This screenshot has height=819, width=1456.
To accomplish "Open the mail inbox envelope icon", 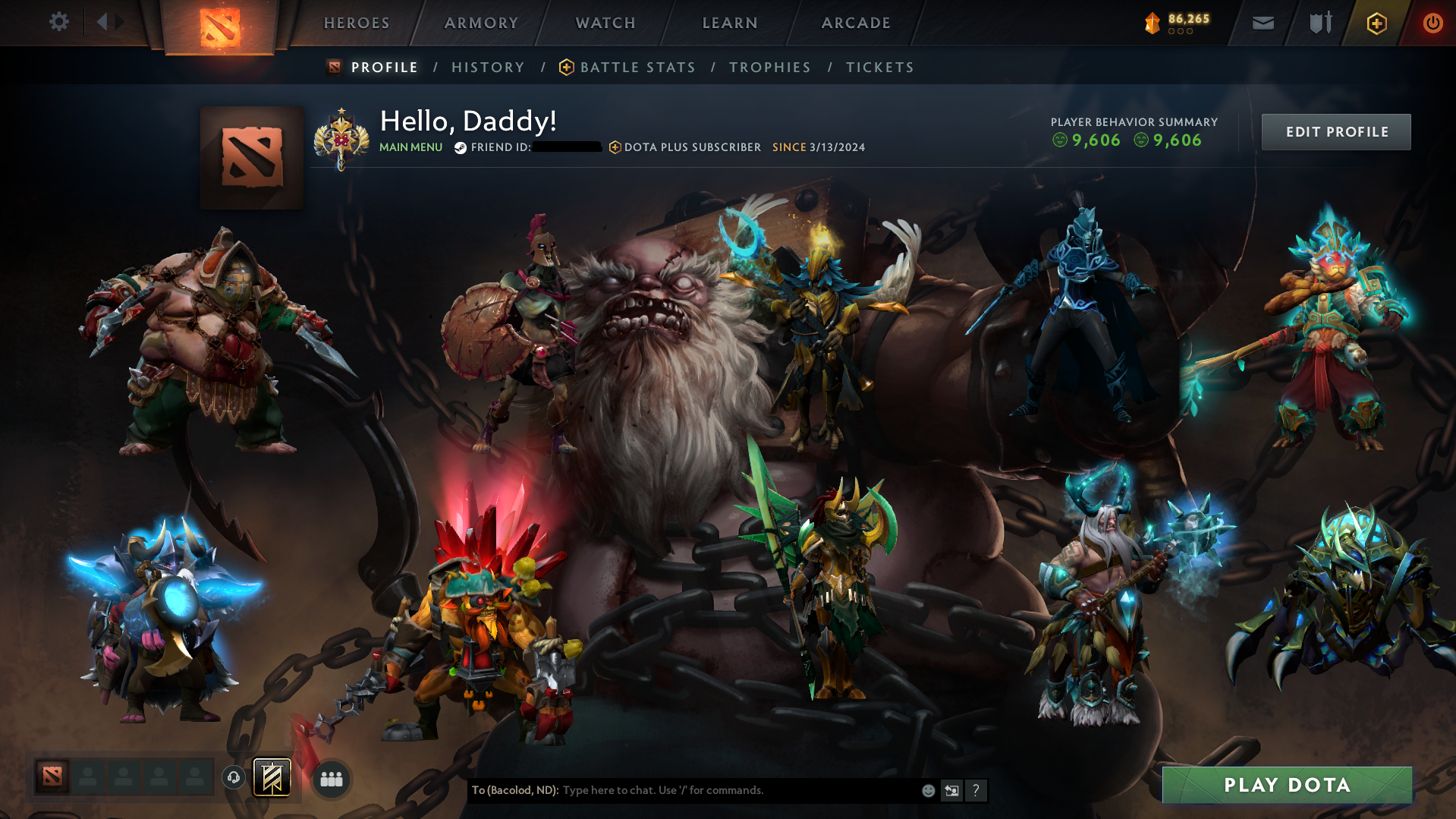I will [x=1263, y=23].
